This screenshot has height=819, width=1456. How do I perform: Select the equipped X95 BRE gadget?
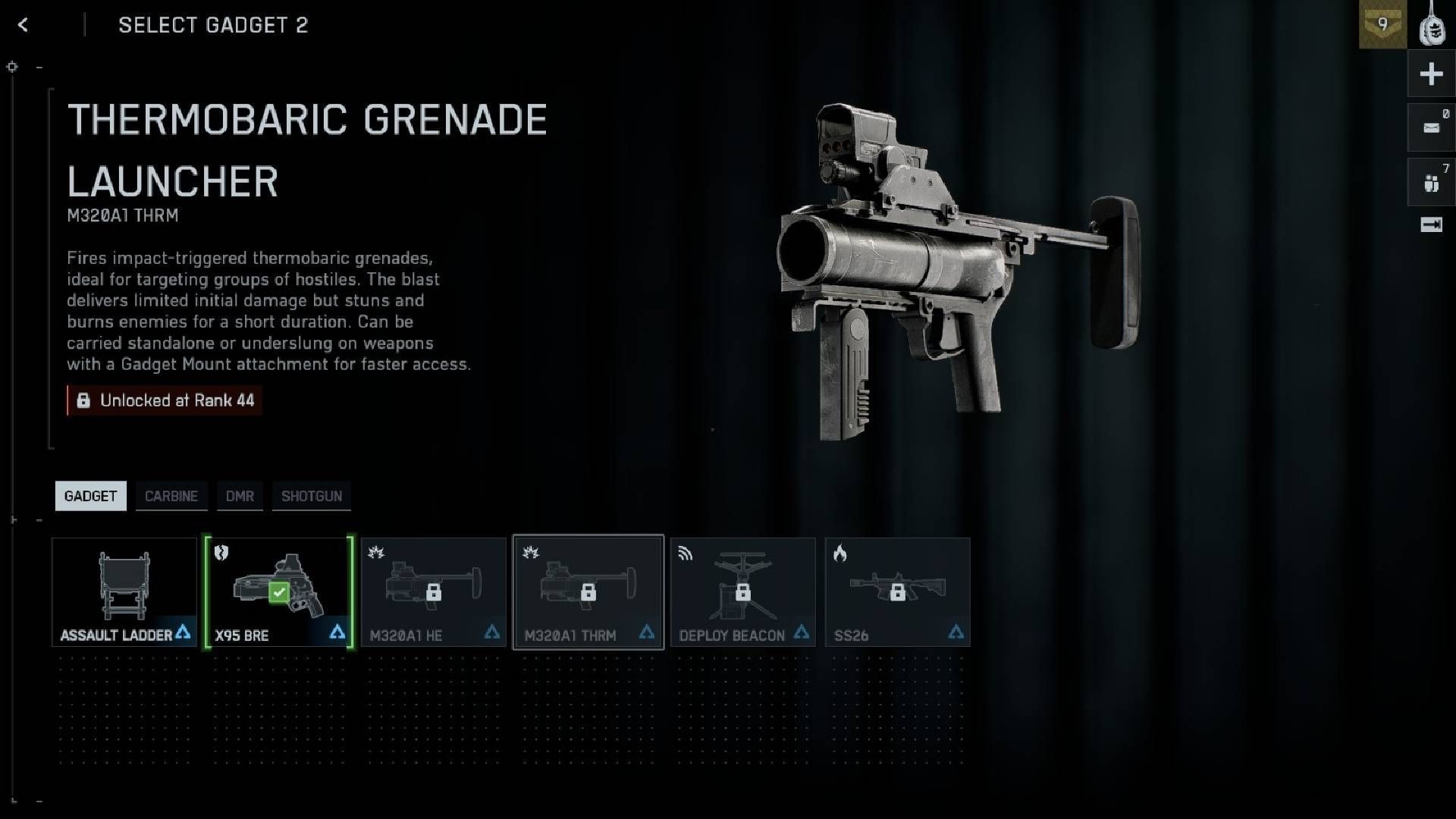pyautogui.click(x=279, y=592)
